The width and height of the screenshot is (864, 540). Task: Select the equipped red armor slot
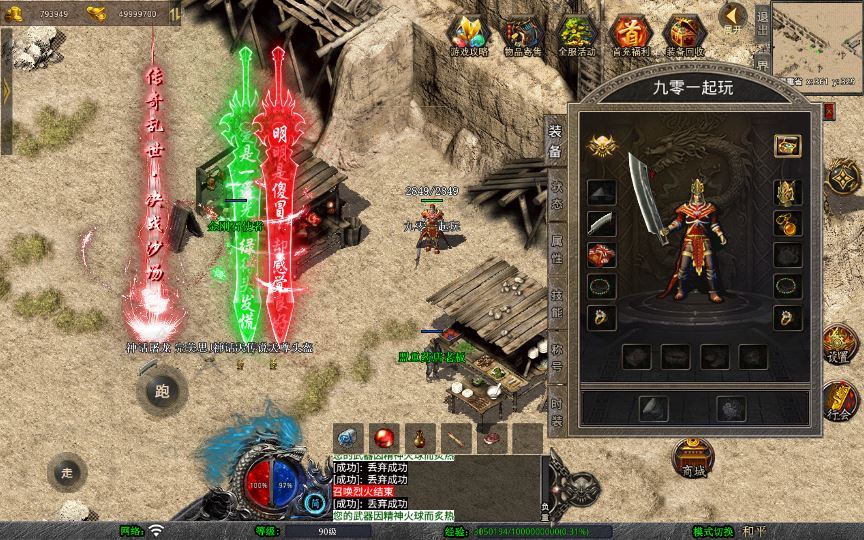click(x=601, y=255)
